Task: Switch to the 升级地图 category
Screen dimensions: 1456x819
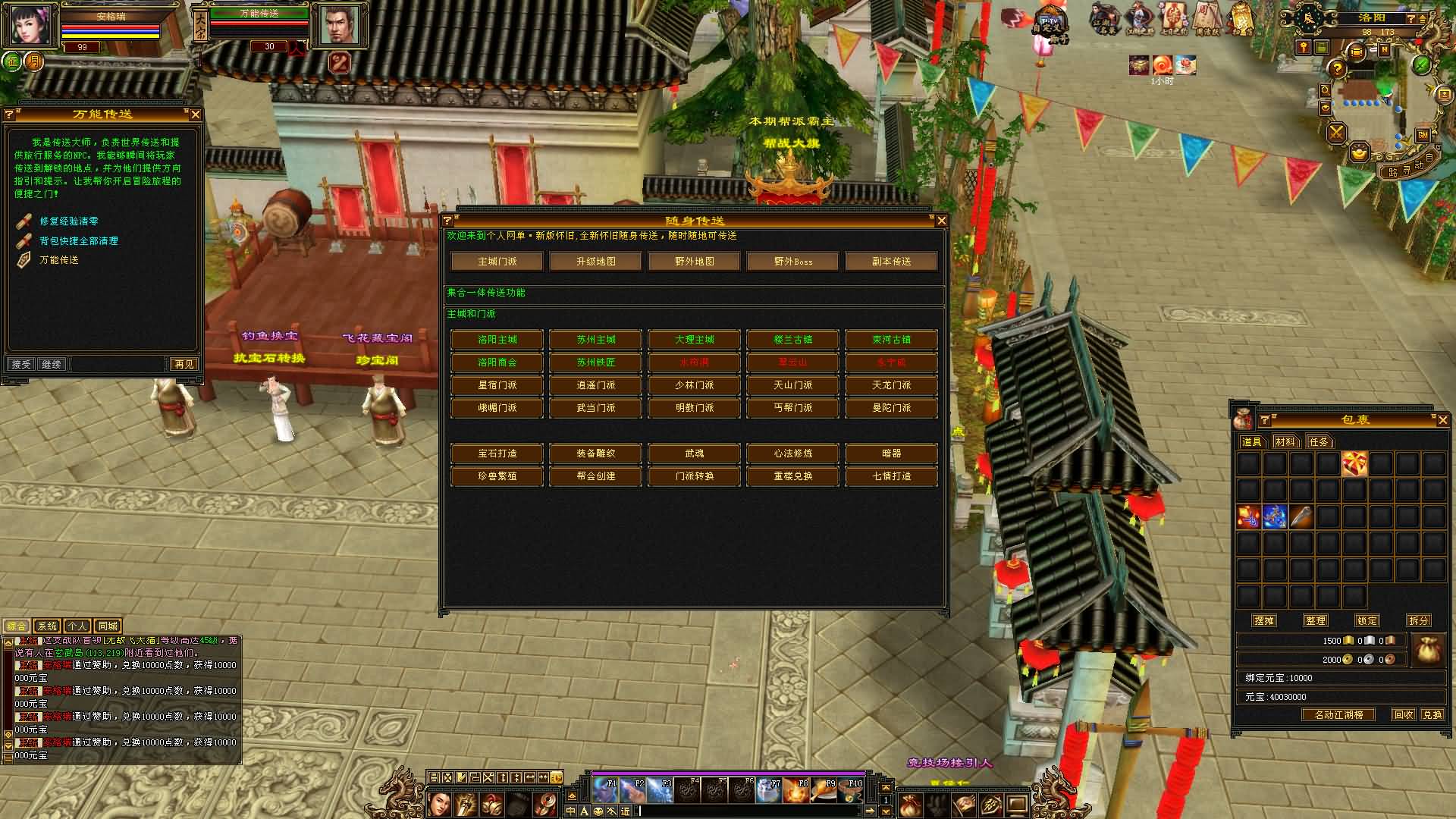Action: (595, 262)
